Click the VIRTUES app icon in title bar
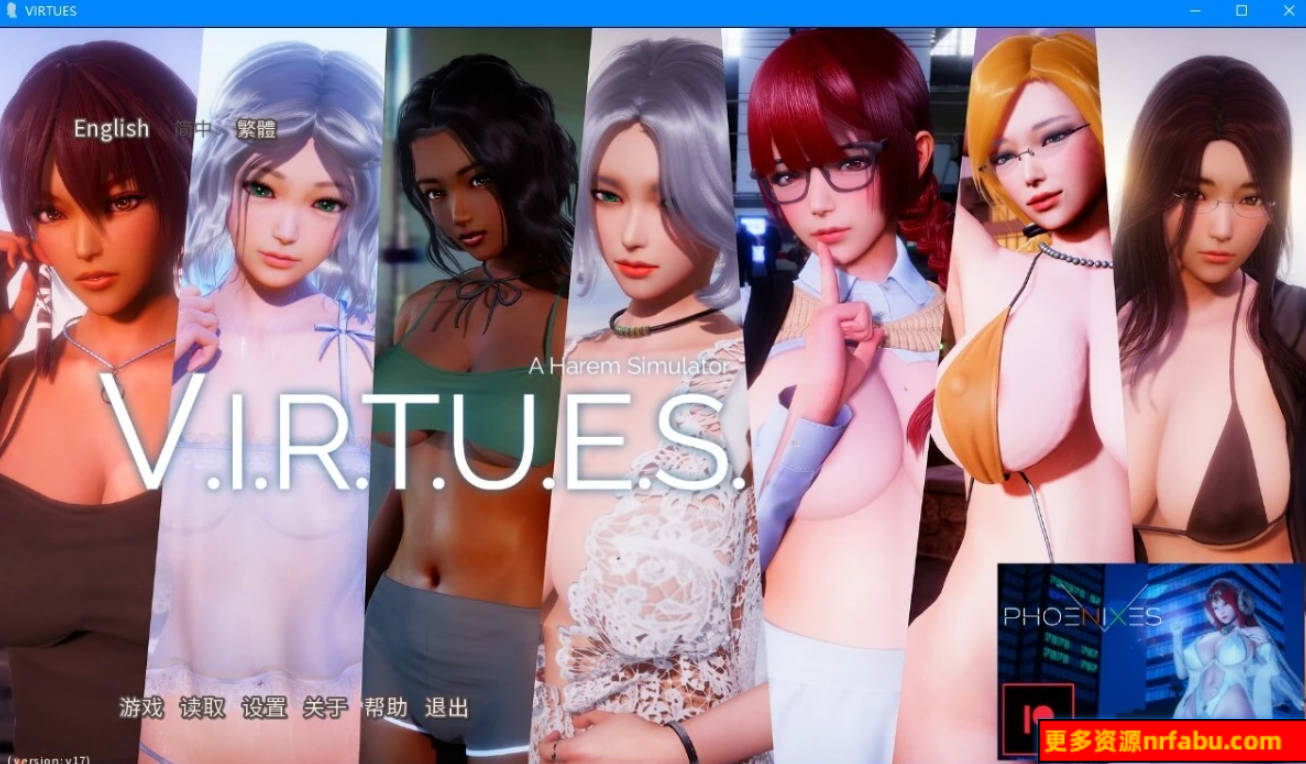This screenshot has width=1306, height=764. [x=11, y=11]
